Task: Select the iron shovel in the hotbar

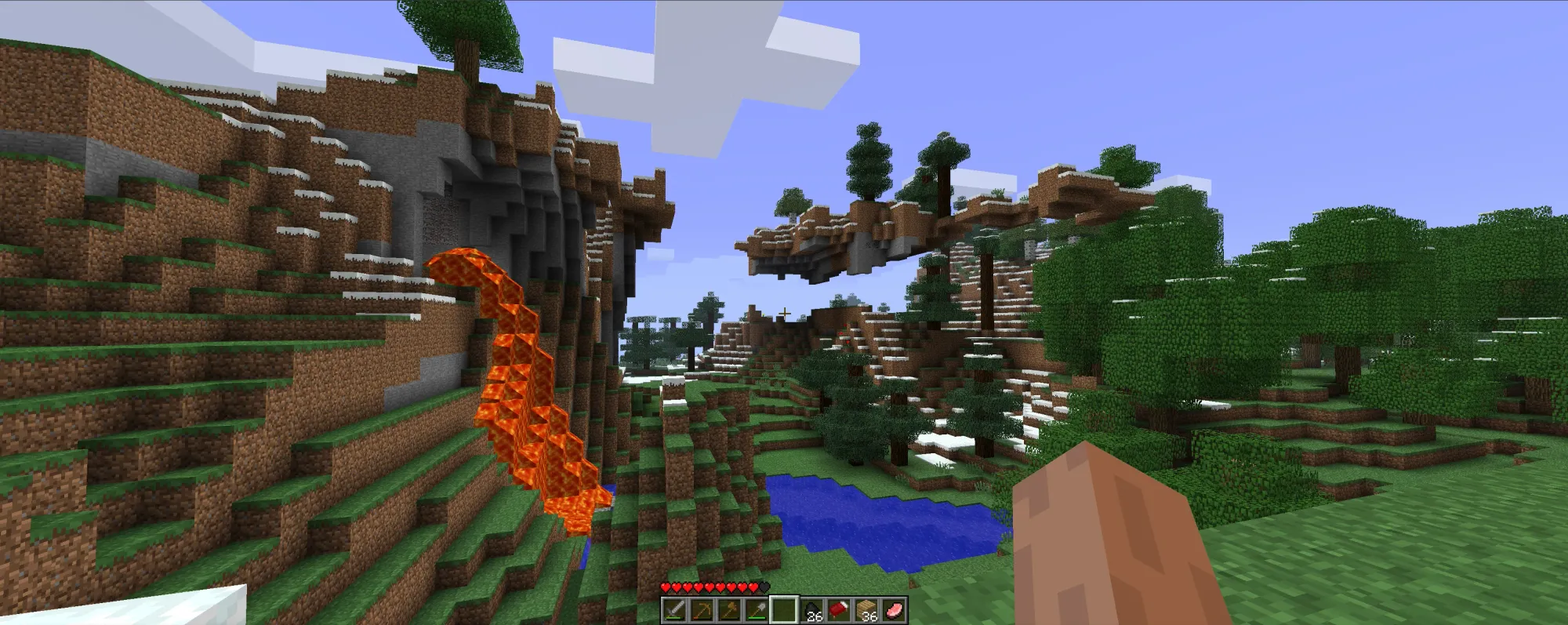Action: [x=756, y=610]
